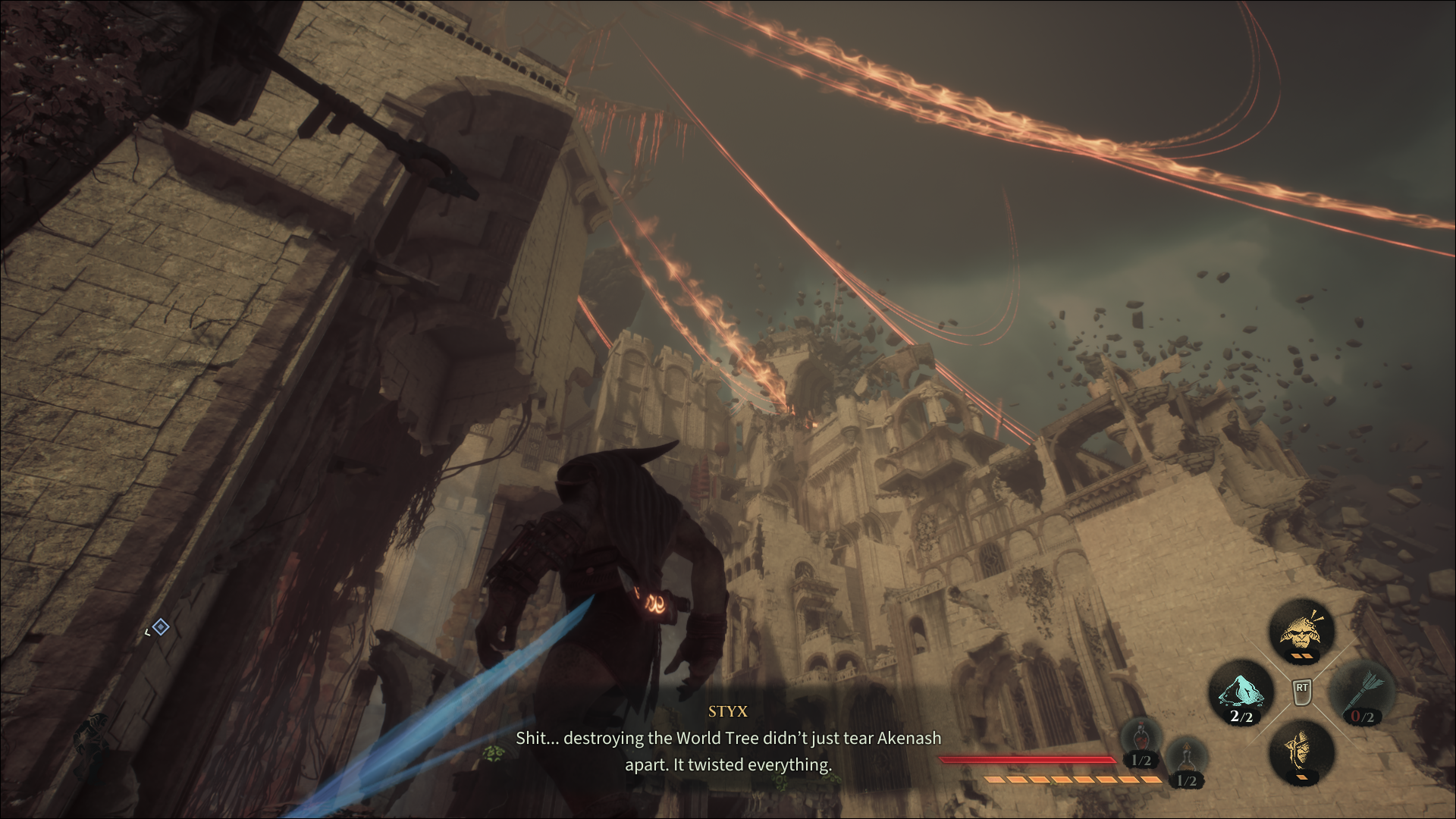Select the dart item showing 0/2
This screenshot has height=819, width=1456.
coord(1363,692)
